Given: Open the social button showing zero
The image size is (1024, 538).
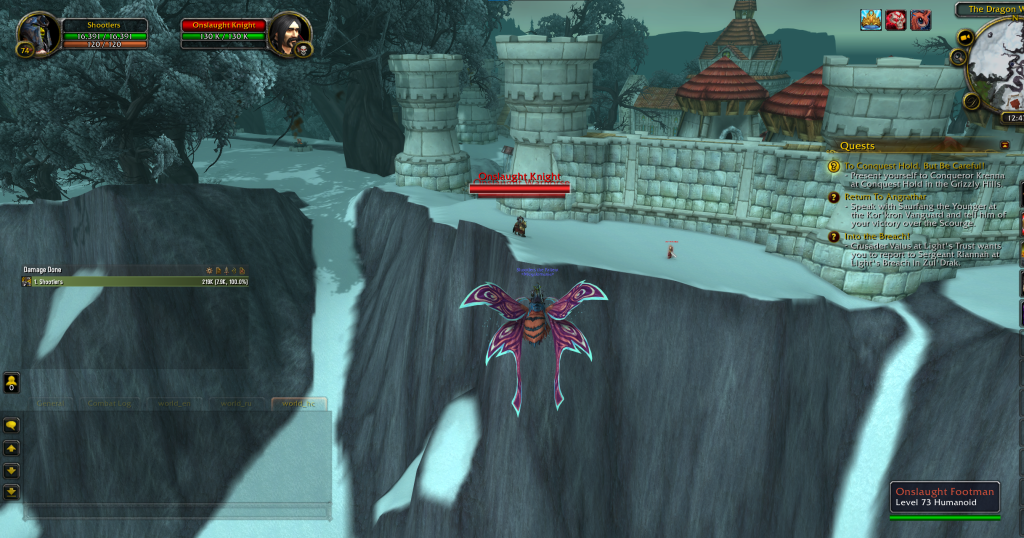Looking at the screenshot, I should point(11,382).
